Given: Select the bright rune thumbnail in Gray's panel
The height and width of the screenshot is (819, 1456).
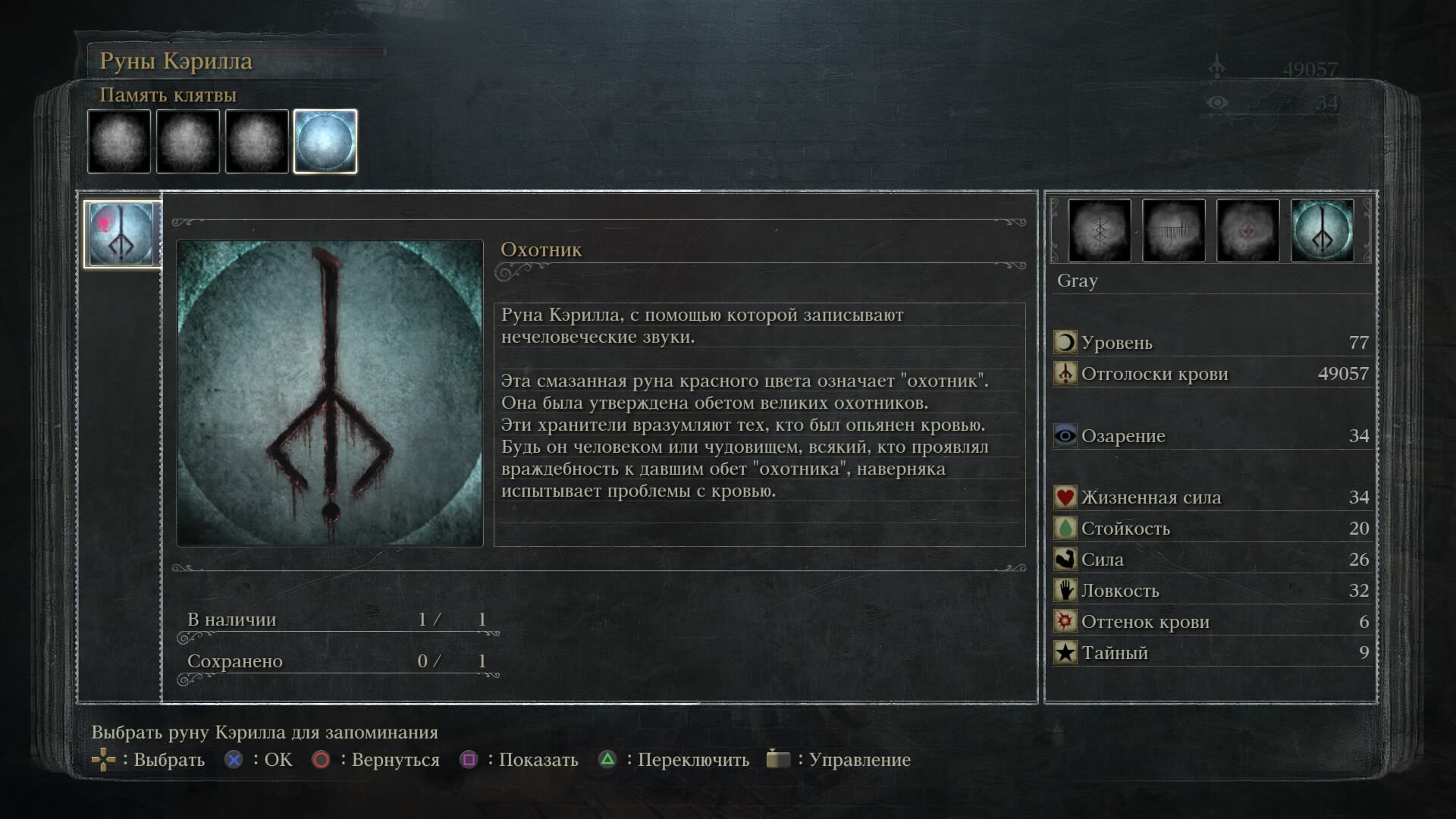Looking at the screenshot, I should (x=1323, y=230).
